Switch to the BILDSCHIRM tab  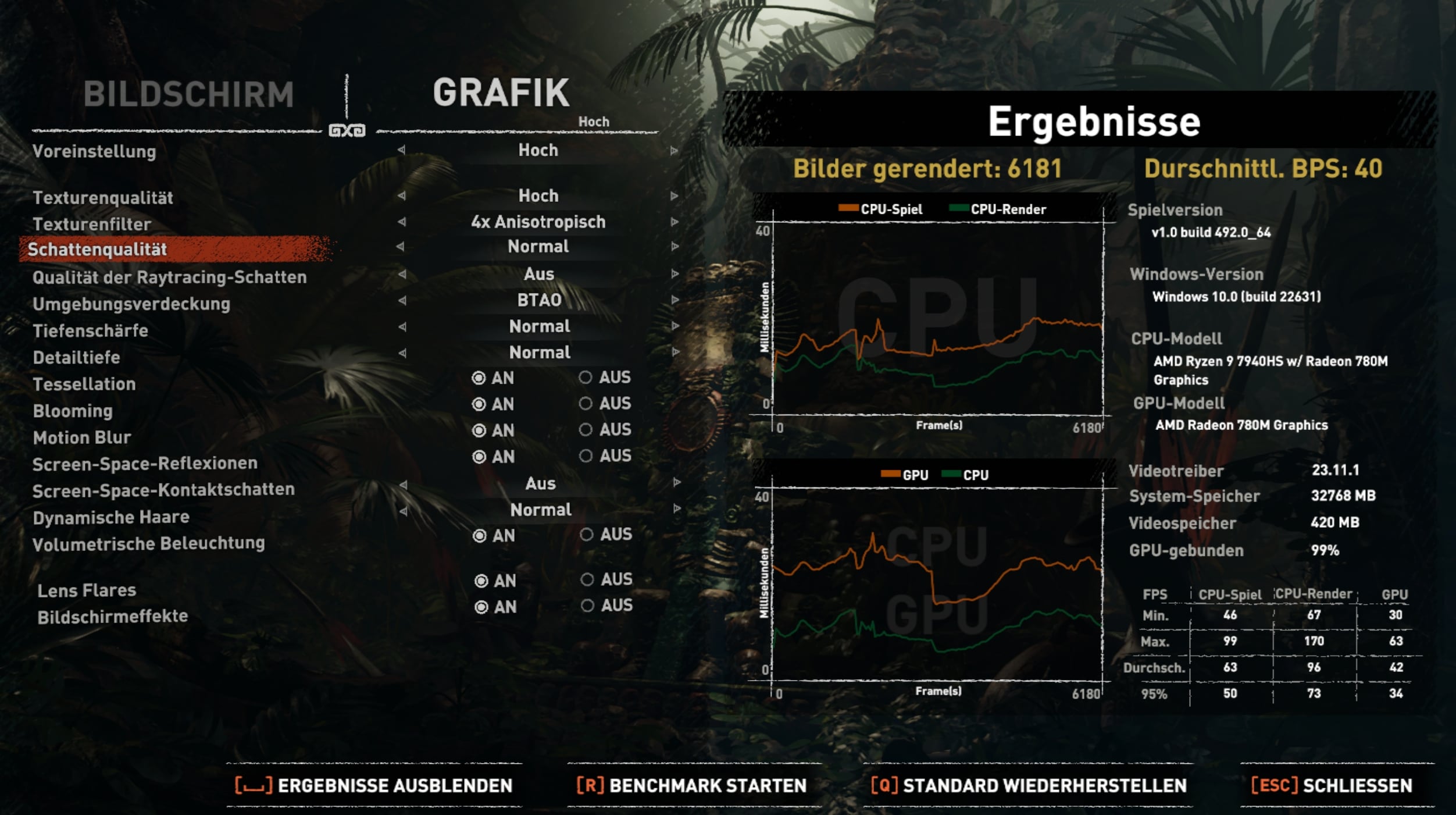(188, 94)
